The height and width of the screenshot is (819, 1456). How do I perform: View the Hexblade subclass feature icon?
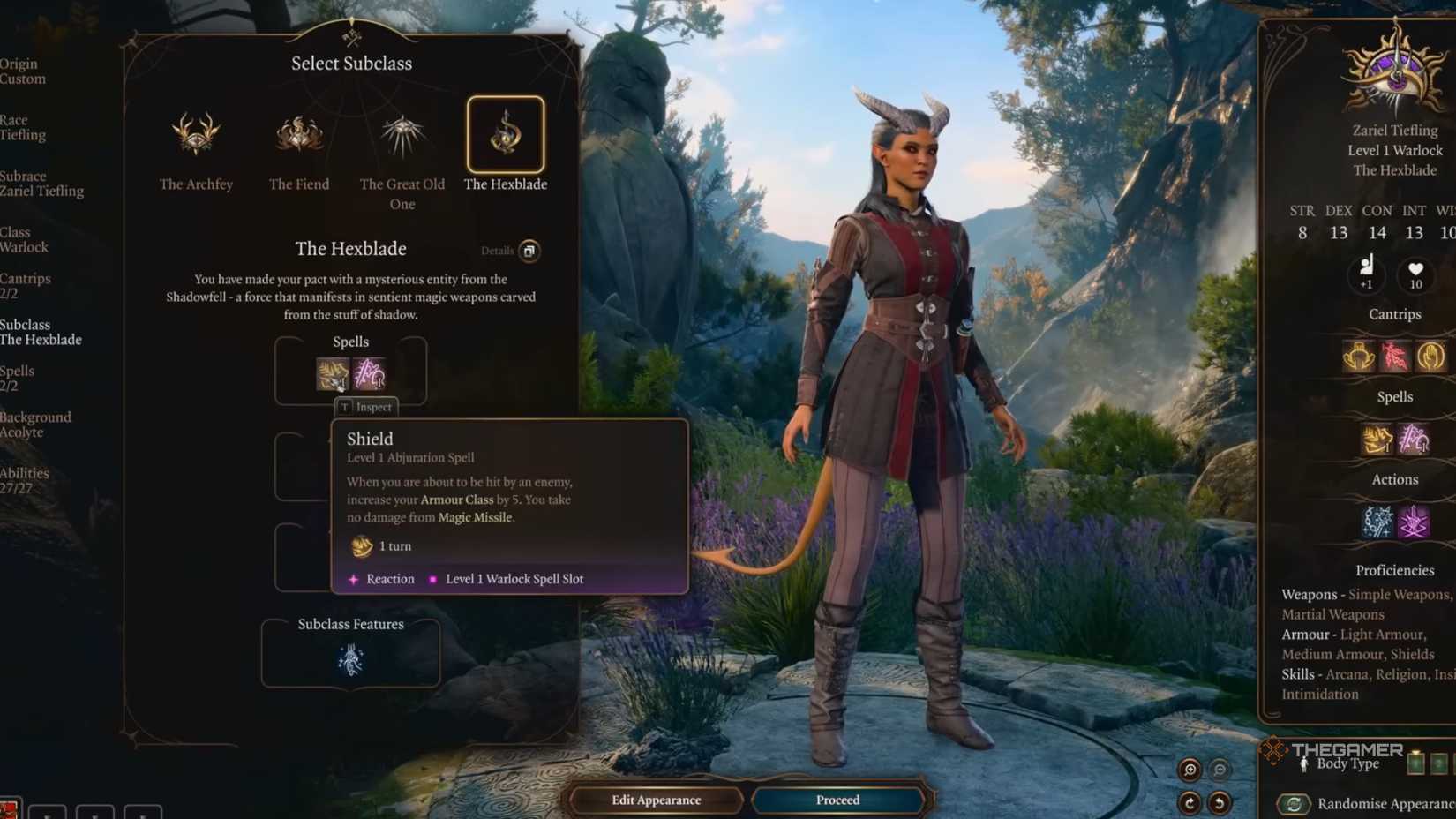[350, 660]
